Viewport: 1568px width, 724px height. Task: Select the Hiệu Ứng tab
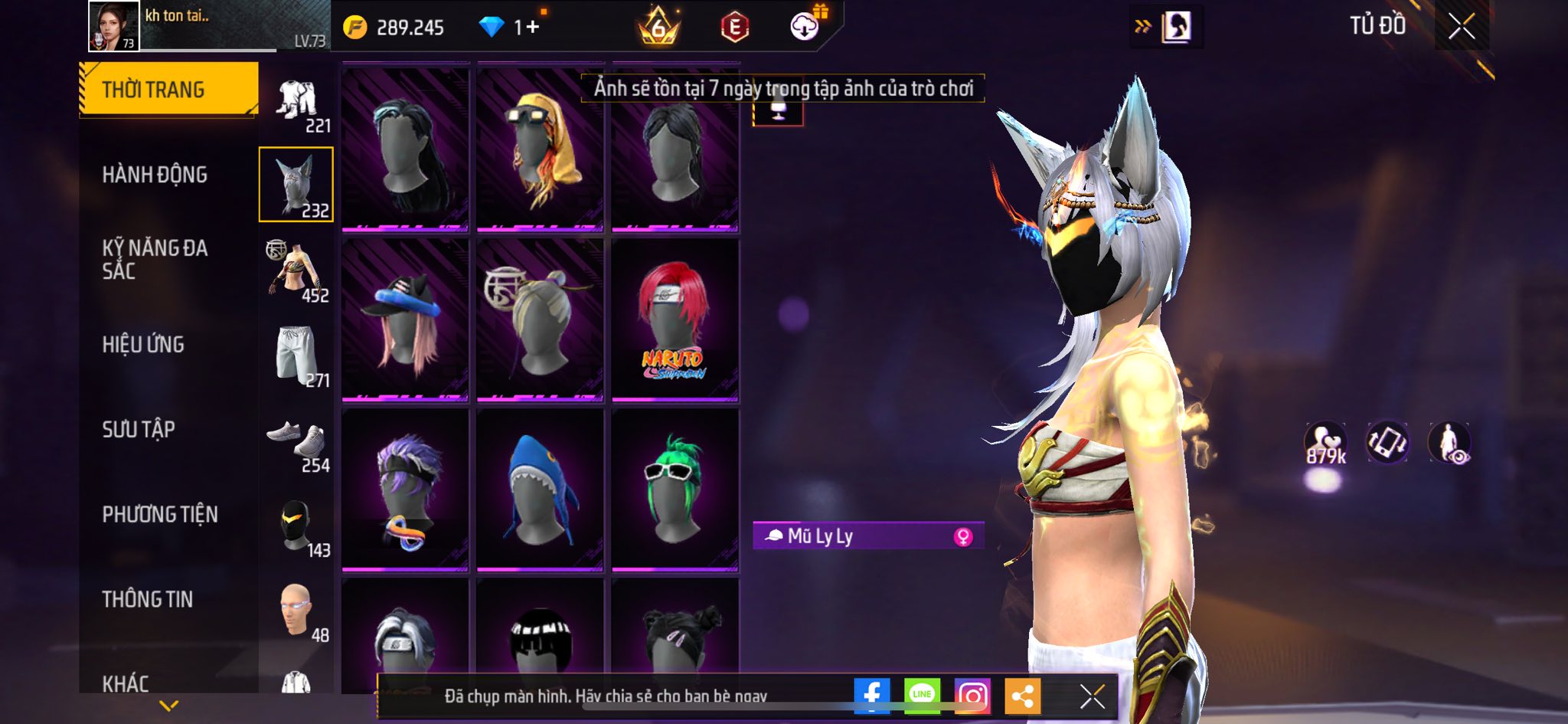point(143,345)
